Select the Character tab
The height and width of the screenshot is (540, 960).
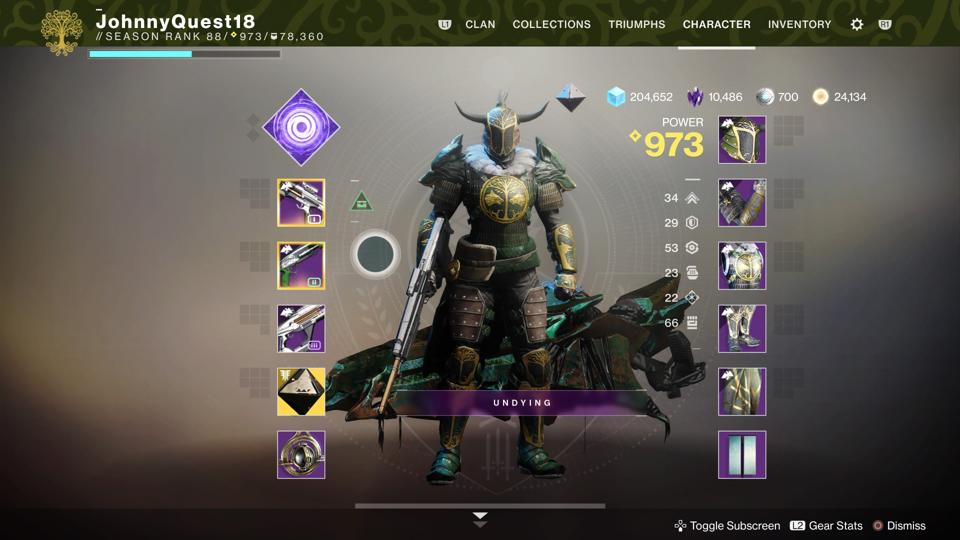(x=716, y=24)
